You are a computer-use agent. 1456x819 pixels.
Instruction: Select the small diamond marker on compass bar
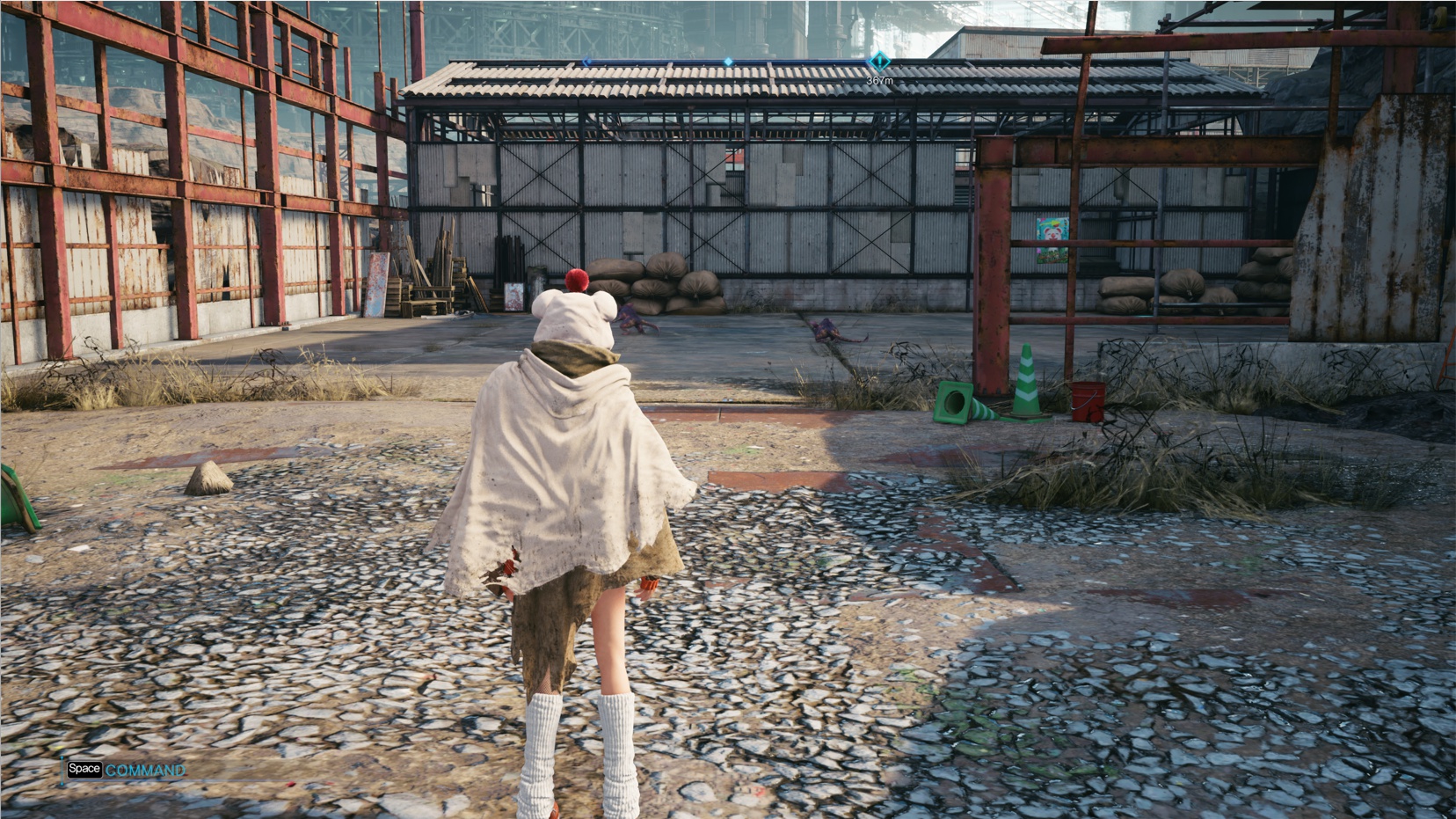728,62
